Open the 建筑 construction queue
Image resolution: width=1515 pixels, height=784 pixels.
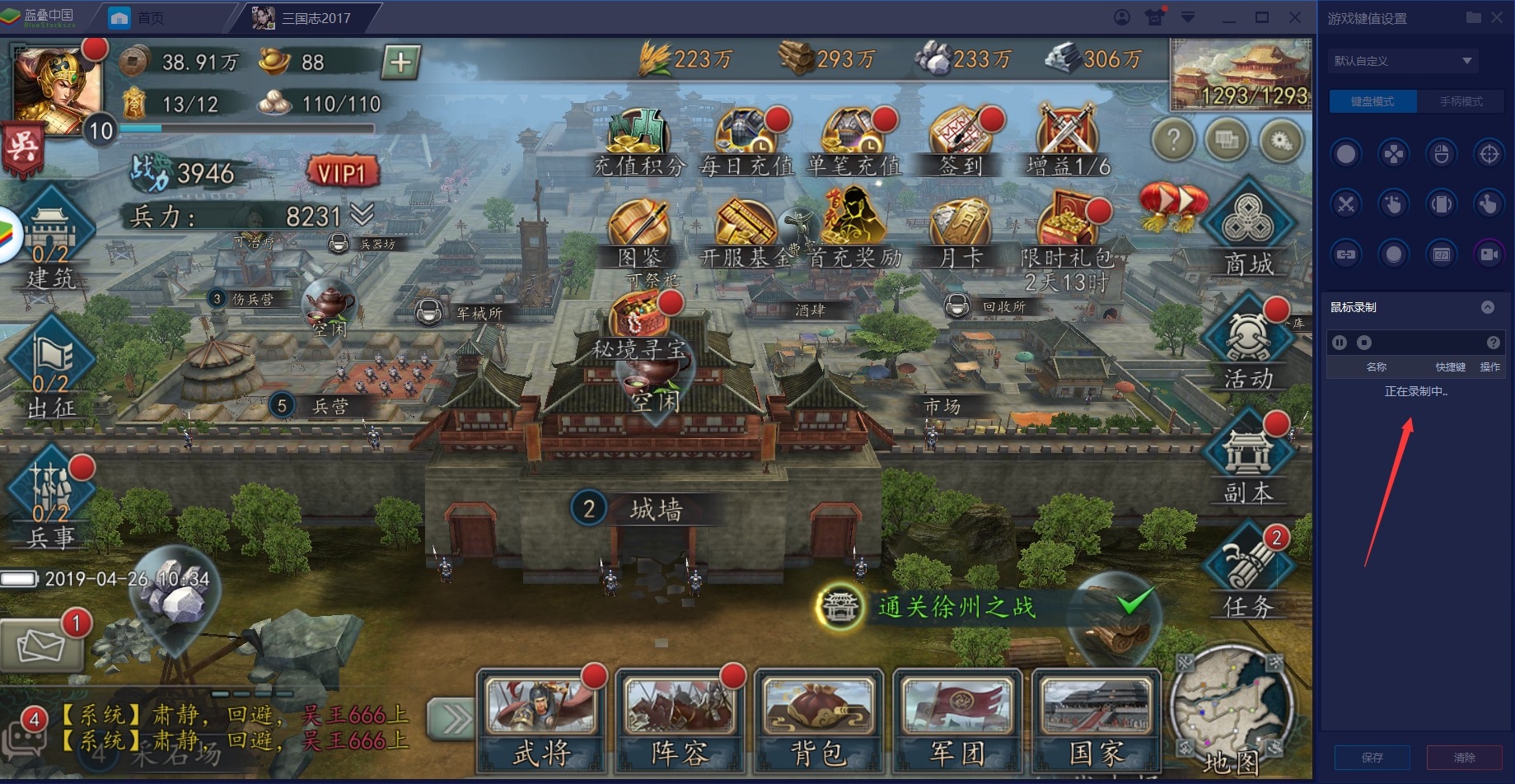tap(51, 239)
